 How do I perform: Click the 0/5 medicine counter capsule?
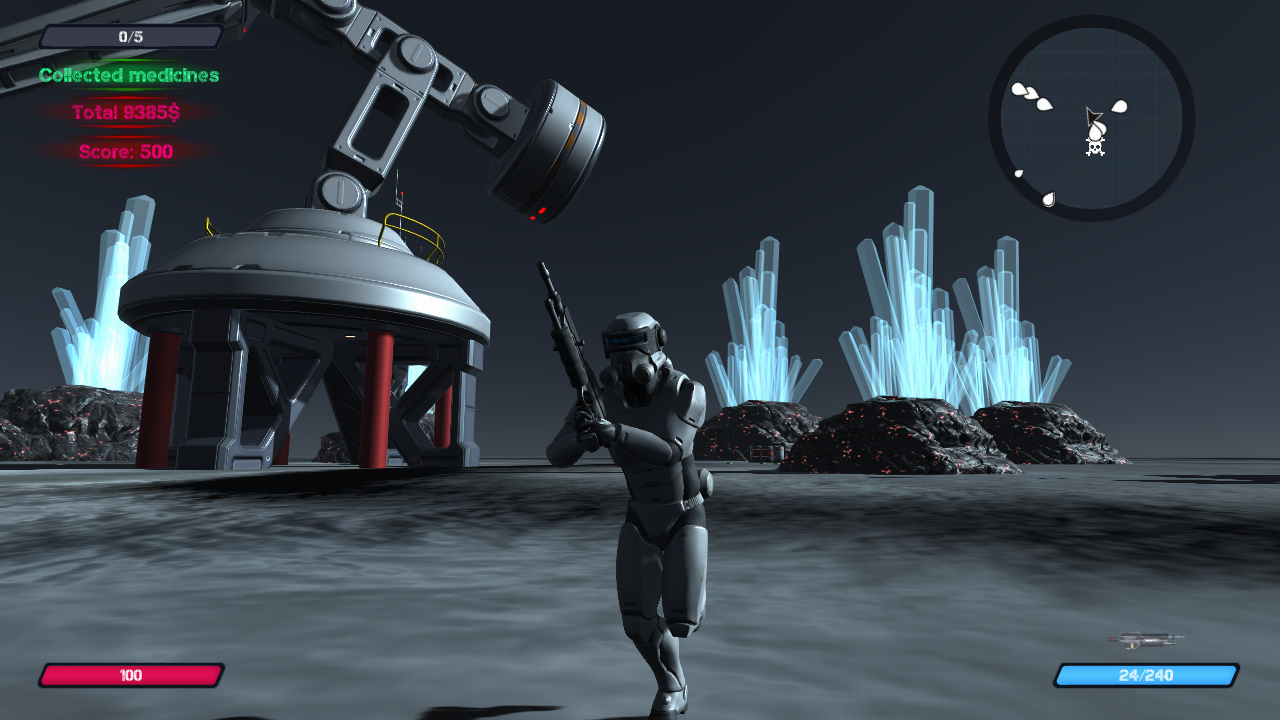130,35
